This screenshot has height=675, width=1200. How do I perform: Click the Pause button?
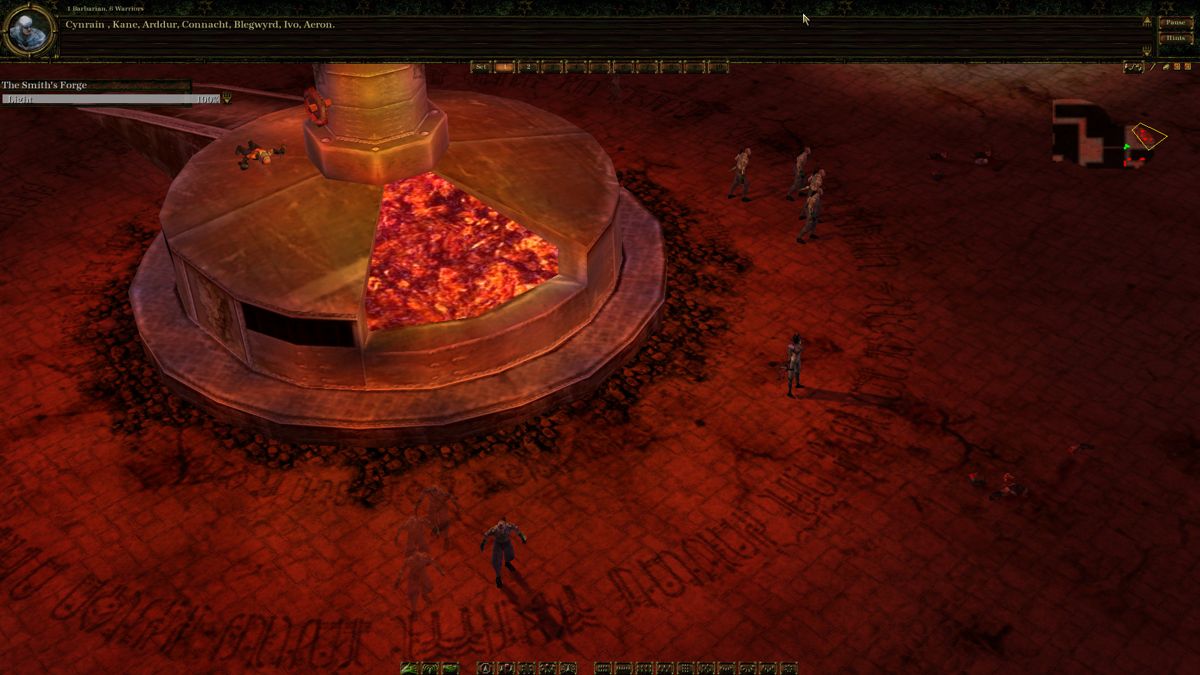tap(1174, 22)
